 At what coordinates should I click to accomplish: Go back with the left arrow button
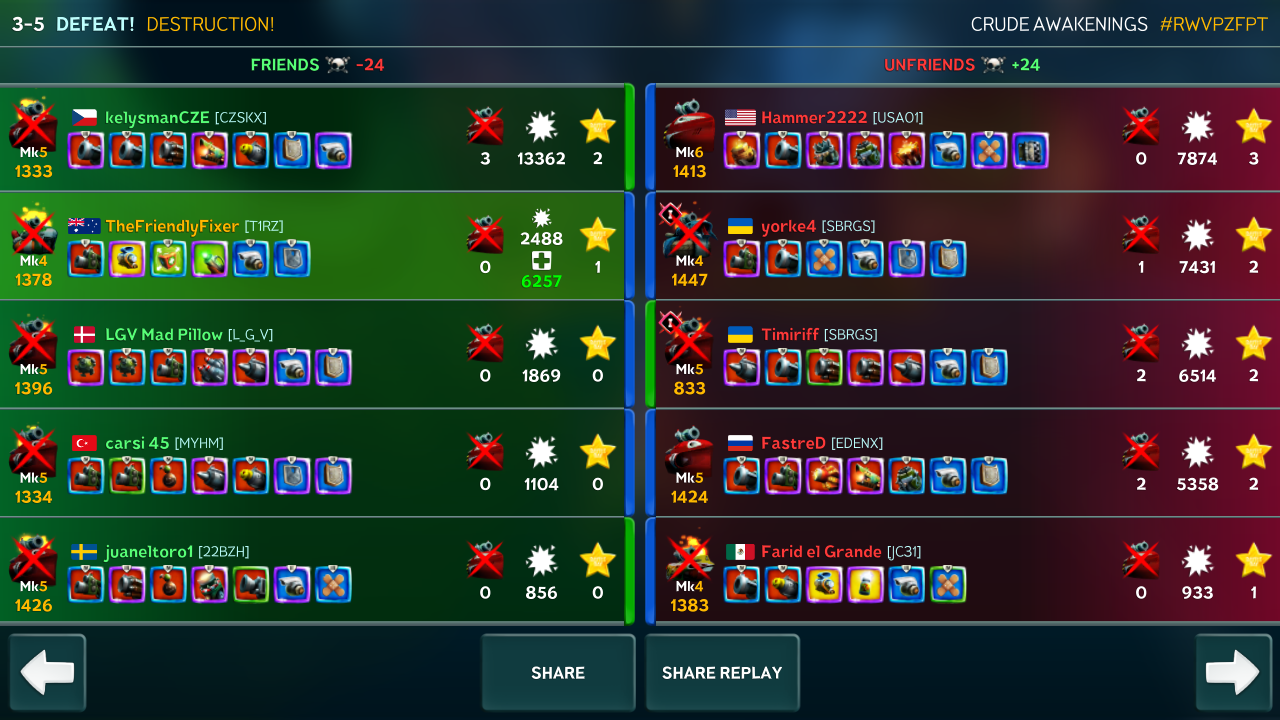point(48,672)
